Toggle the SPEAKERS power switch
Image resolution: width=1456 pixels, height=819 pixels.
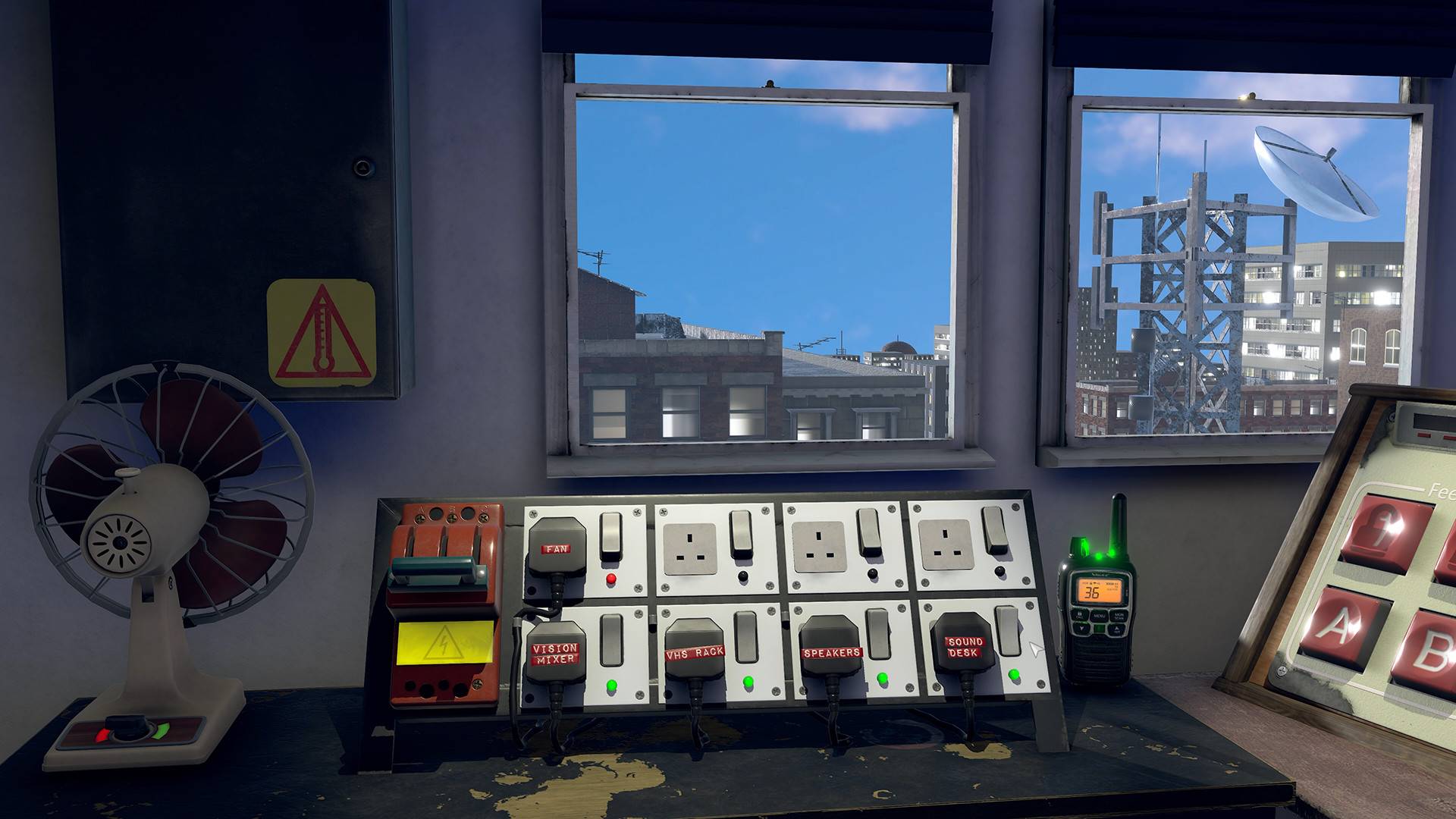point(877,632)
